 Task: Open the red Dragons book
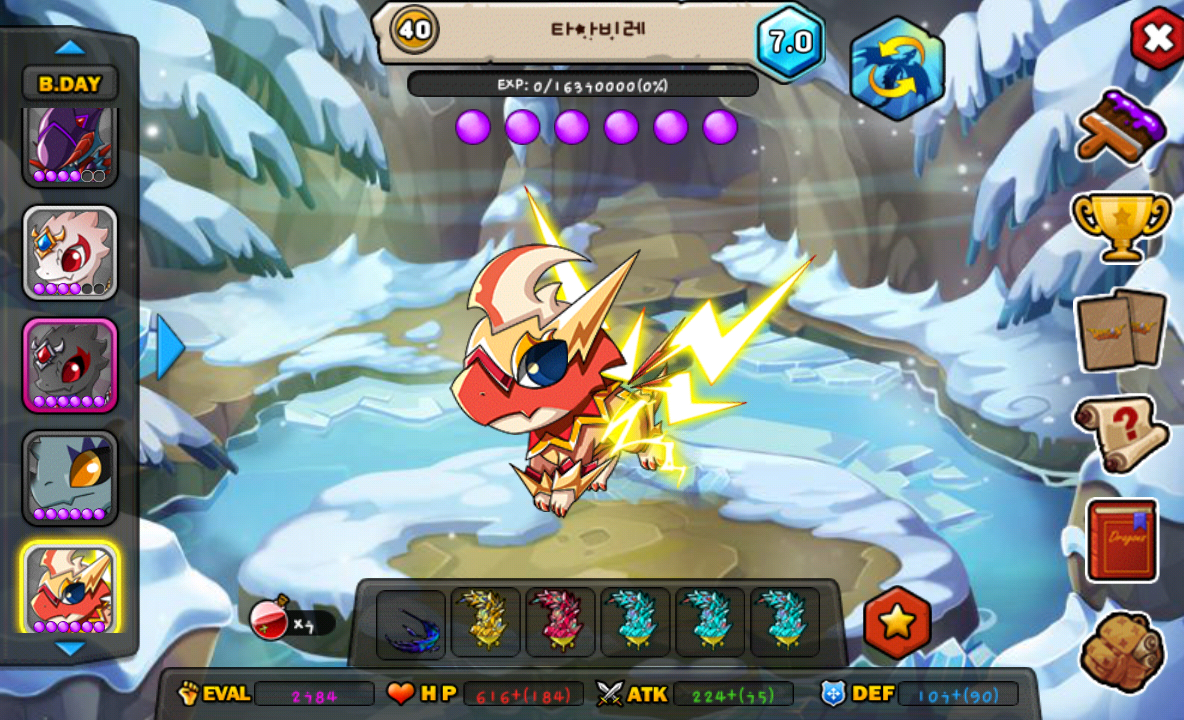point(1122,540)
